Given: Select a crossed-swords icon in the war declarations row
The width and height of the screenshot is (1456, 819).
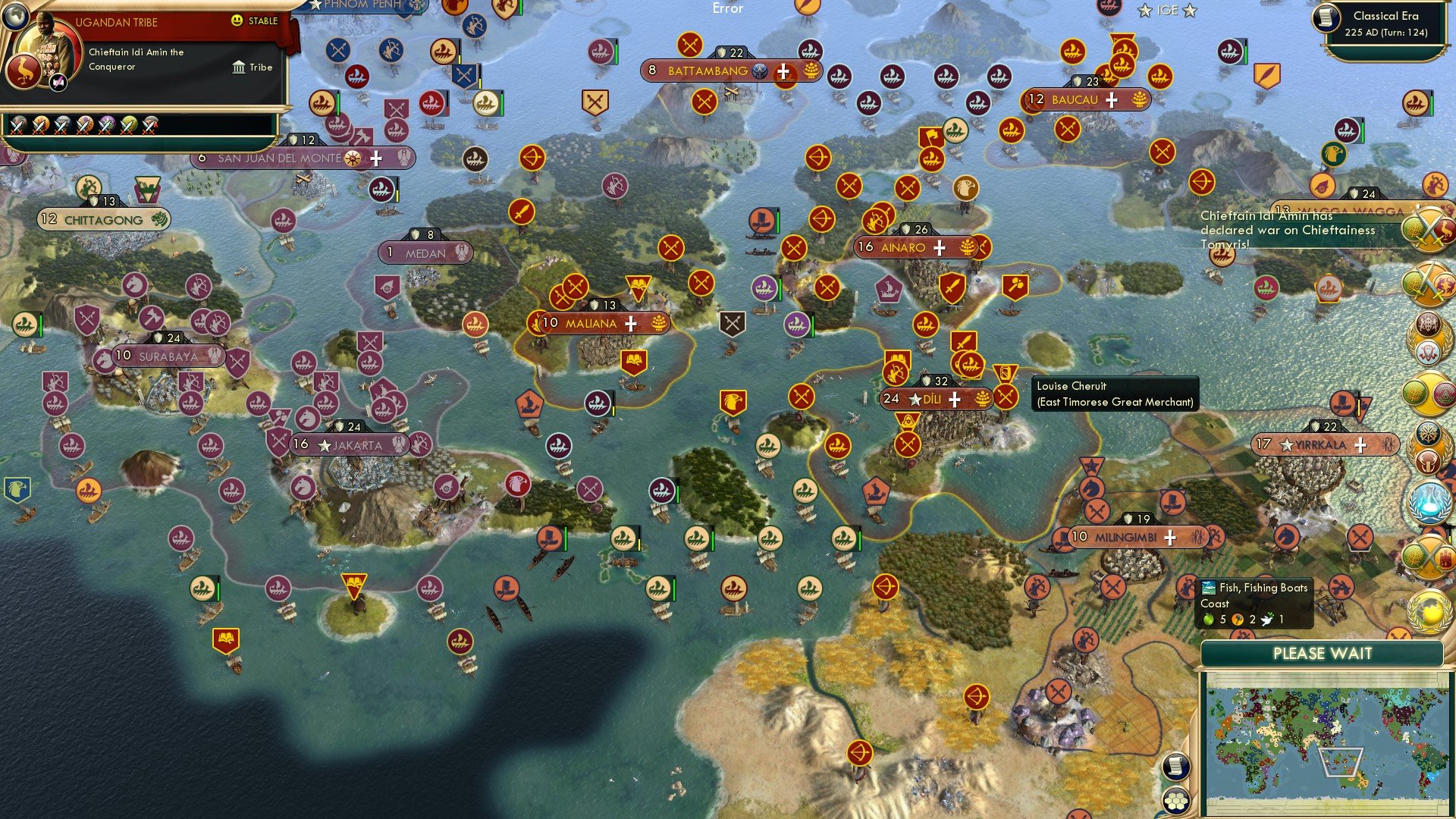Looking at the screenshot, I should click(39, 126).
